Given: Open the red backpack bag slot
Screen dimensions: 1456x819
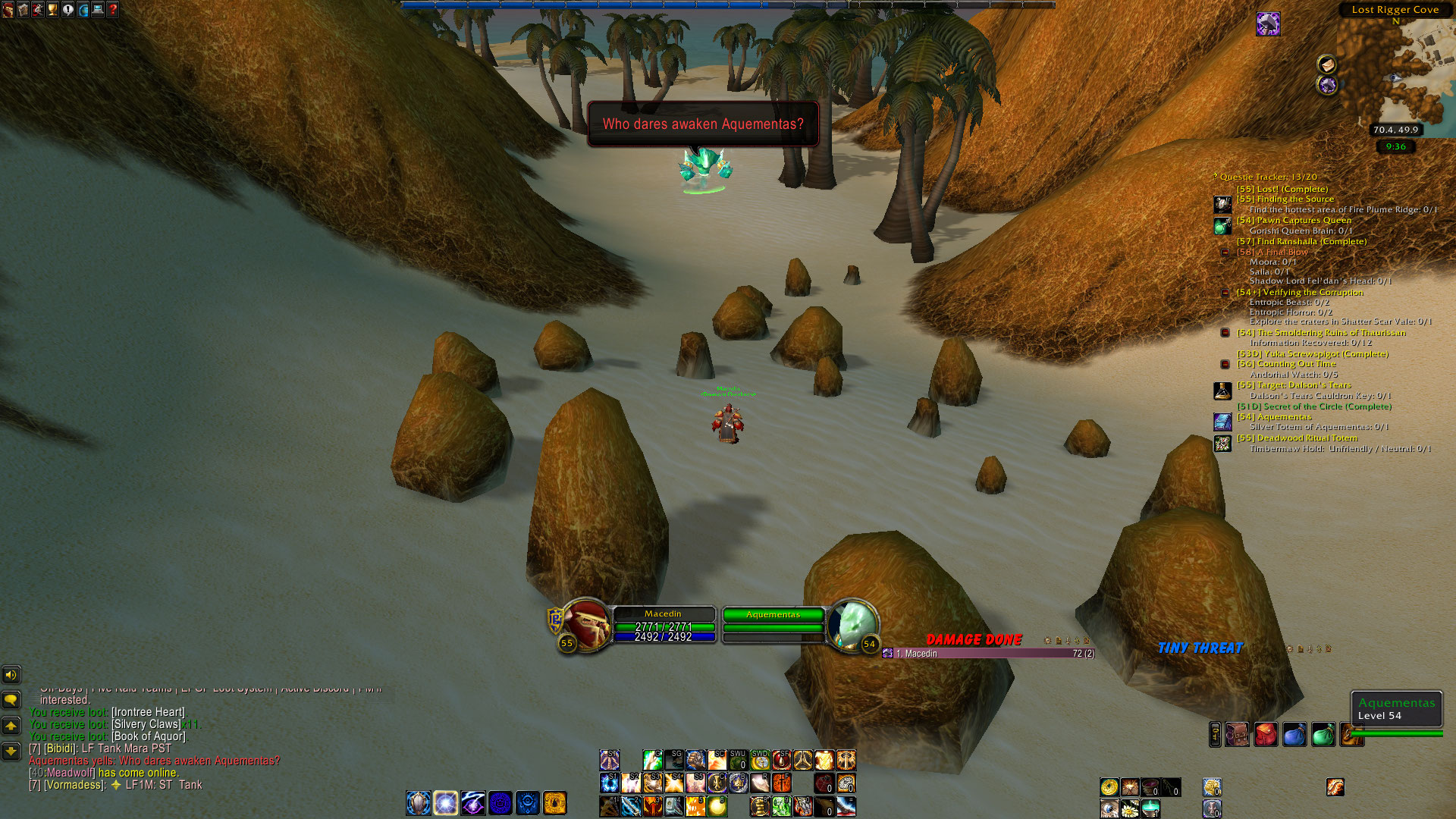Looking at the screenshot, I should 1266,735.
